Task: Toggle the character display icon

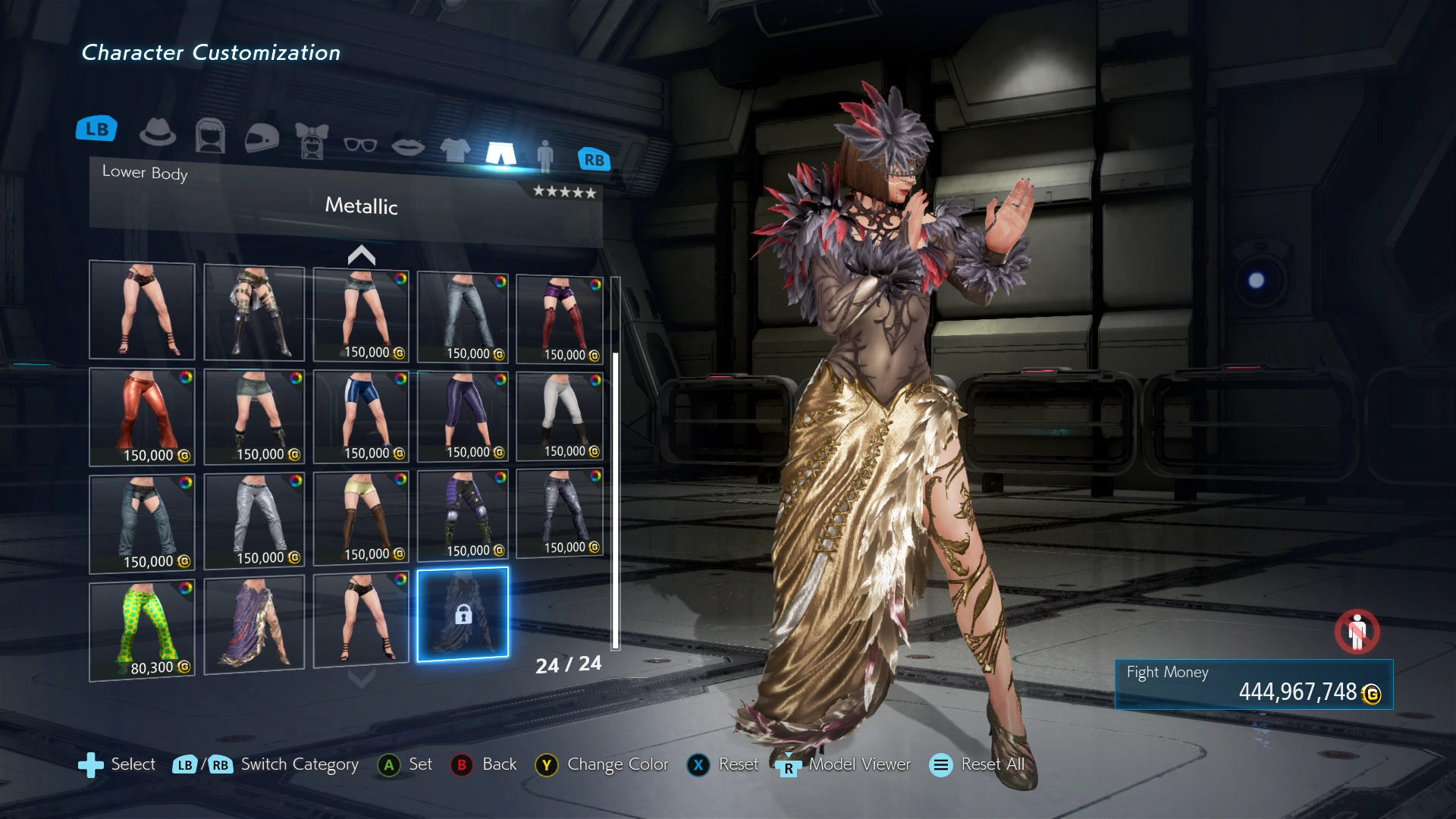Action: 1357,631
